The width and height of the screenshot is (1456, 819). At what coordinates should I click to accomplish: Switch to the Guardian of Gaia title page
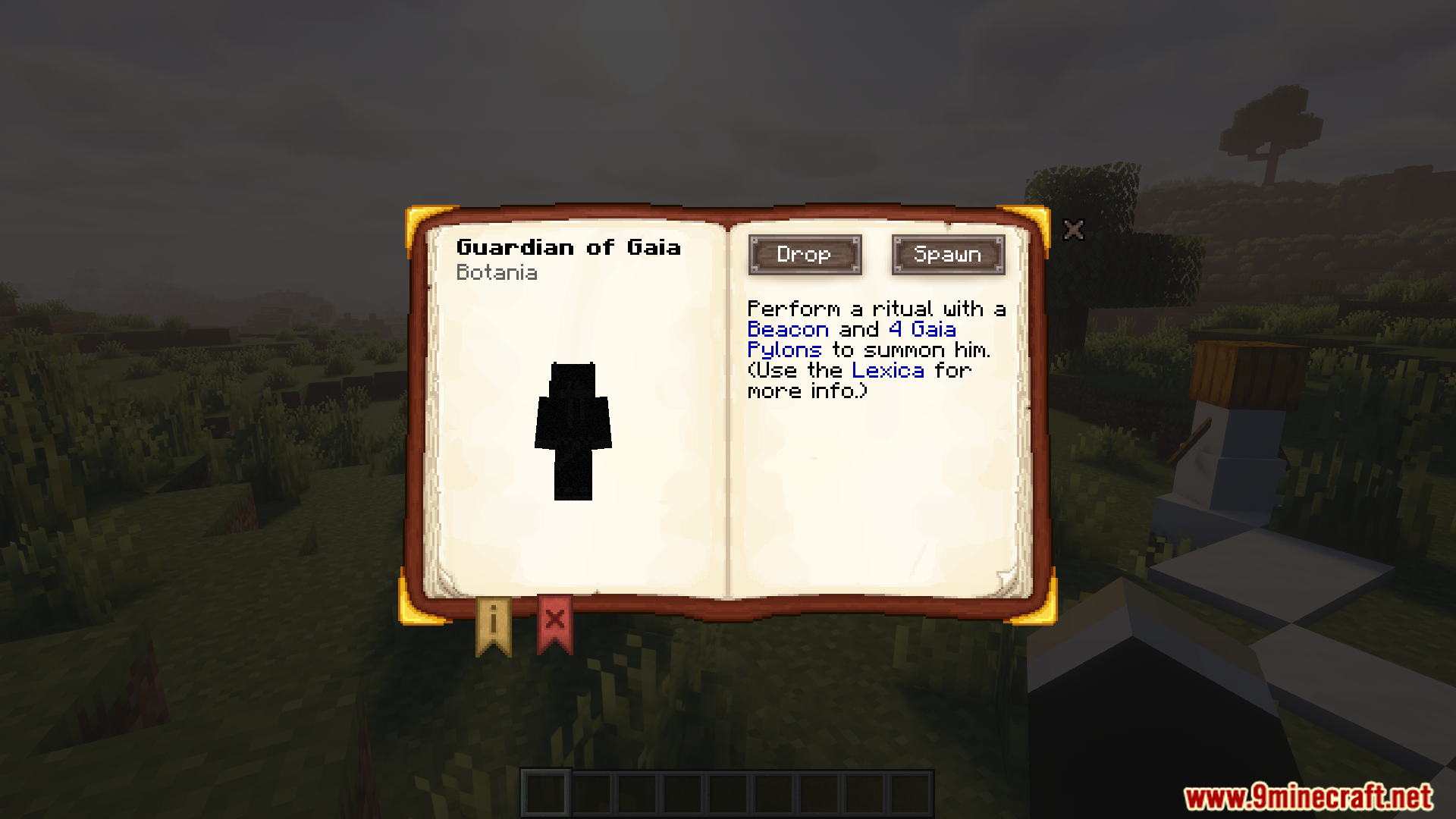570,246
